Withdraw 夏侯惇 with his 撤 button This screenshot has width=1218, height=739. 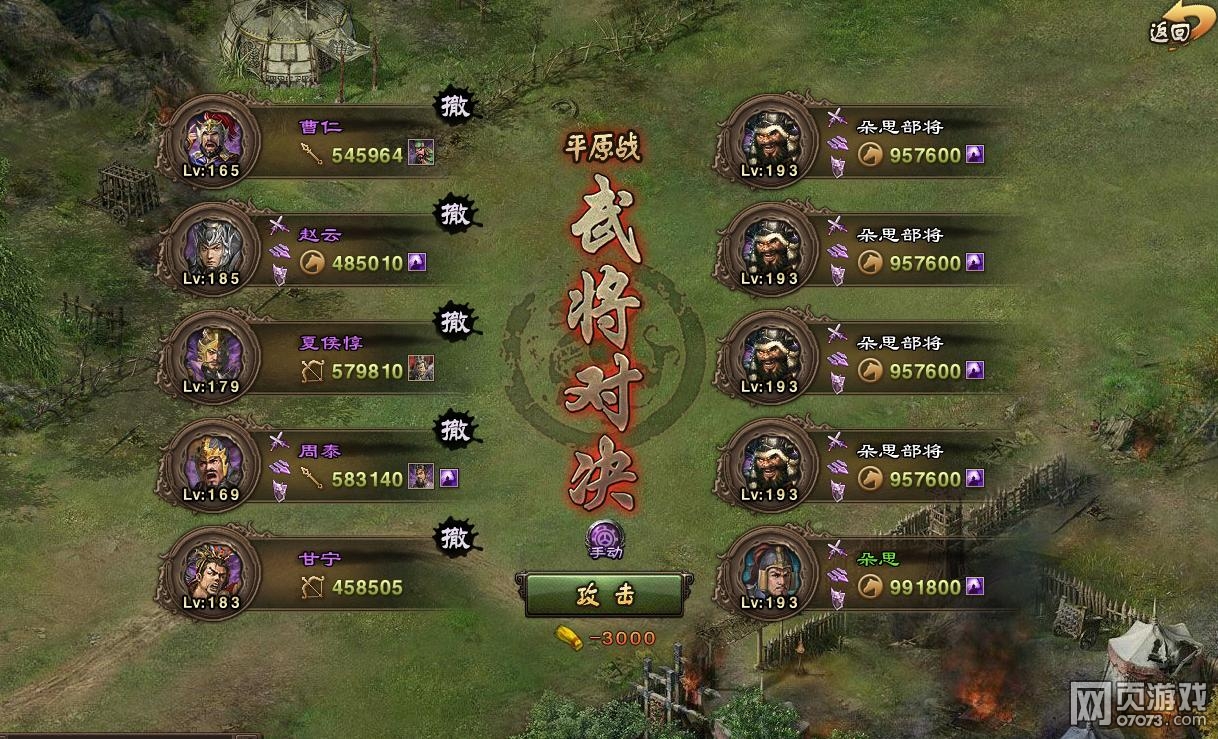[455, 322]
